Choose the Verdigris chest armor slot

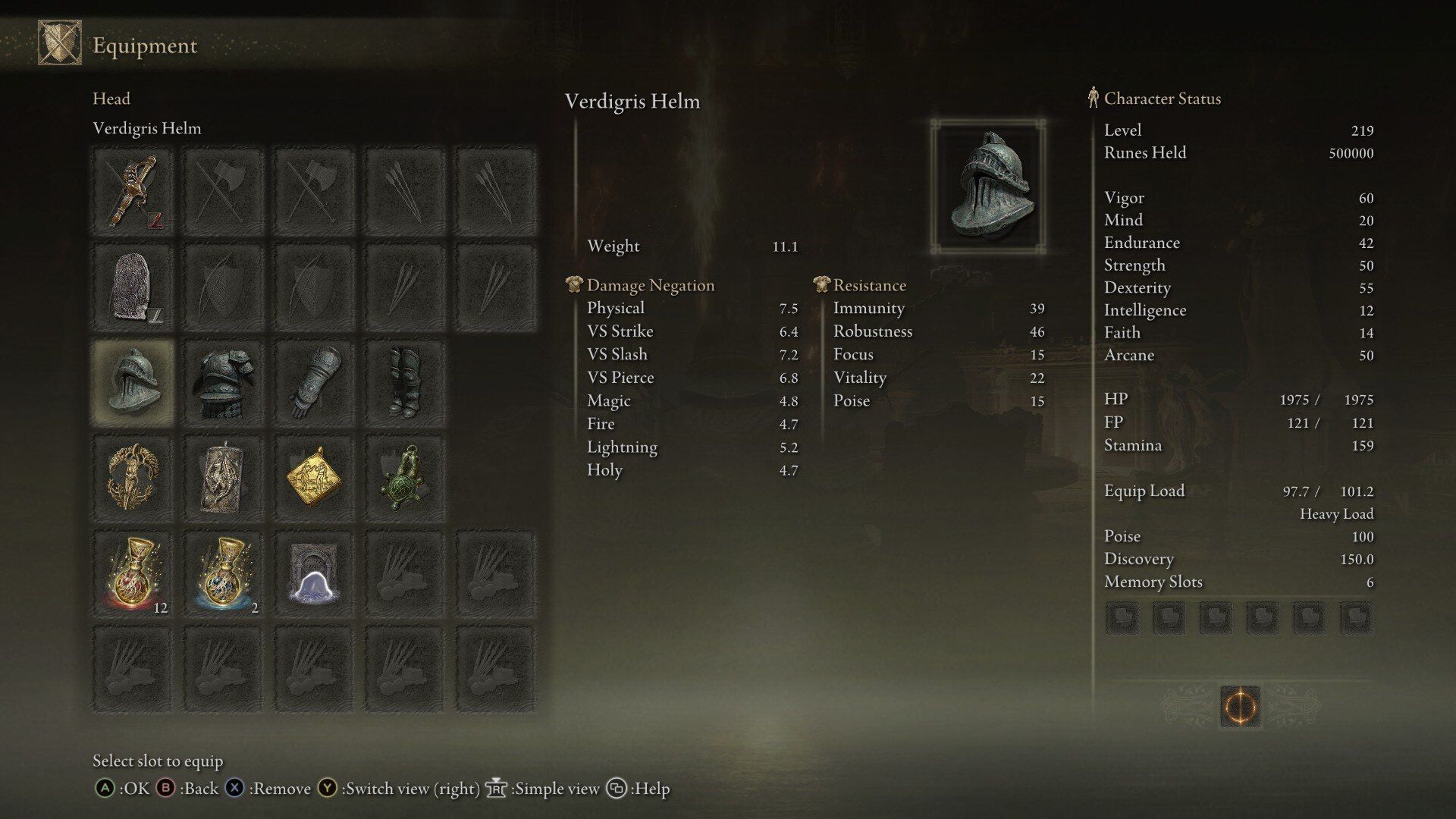click(223, 381)
